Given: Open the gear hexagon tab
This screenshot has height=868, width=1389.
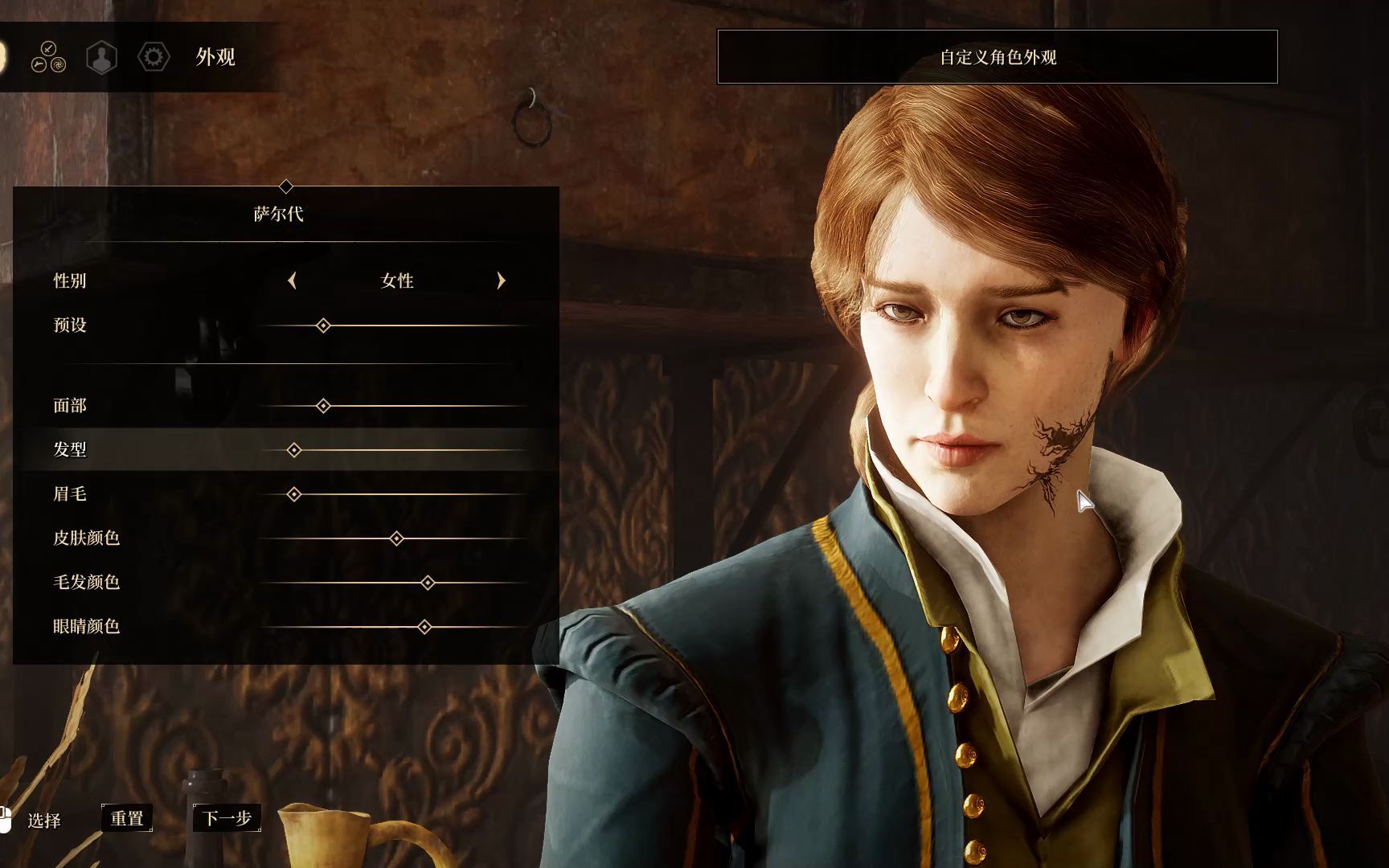Looking at the screenshot, I should (154, 57).
